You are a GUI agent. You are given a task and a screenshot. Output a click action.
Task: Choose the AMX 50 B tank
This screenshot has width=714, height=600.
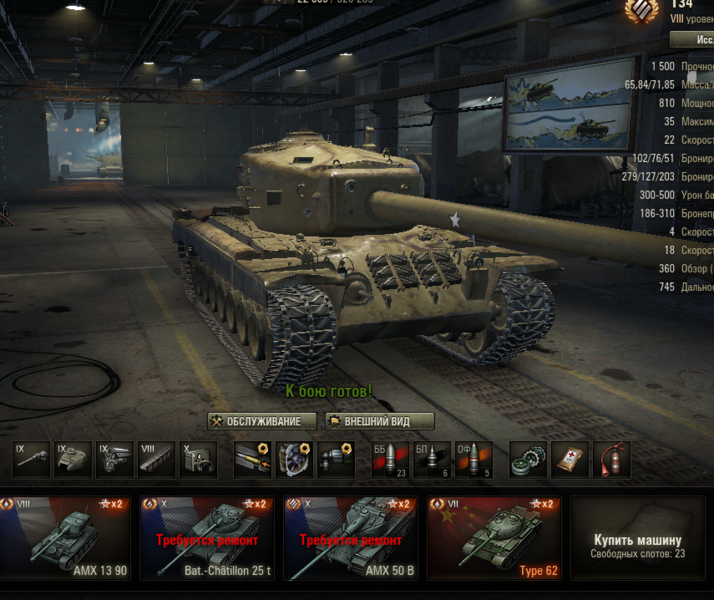(x=349, y=538)
